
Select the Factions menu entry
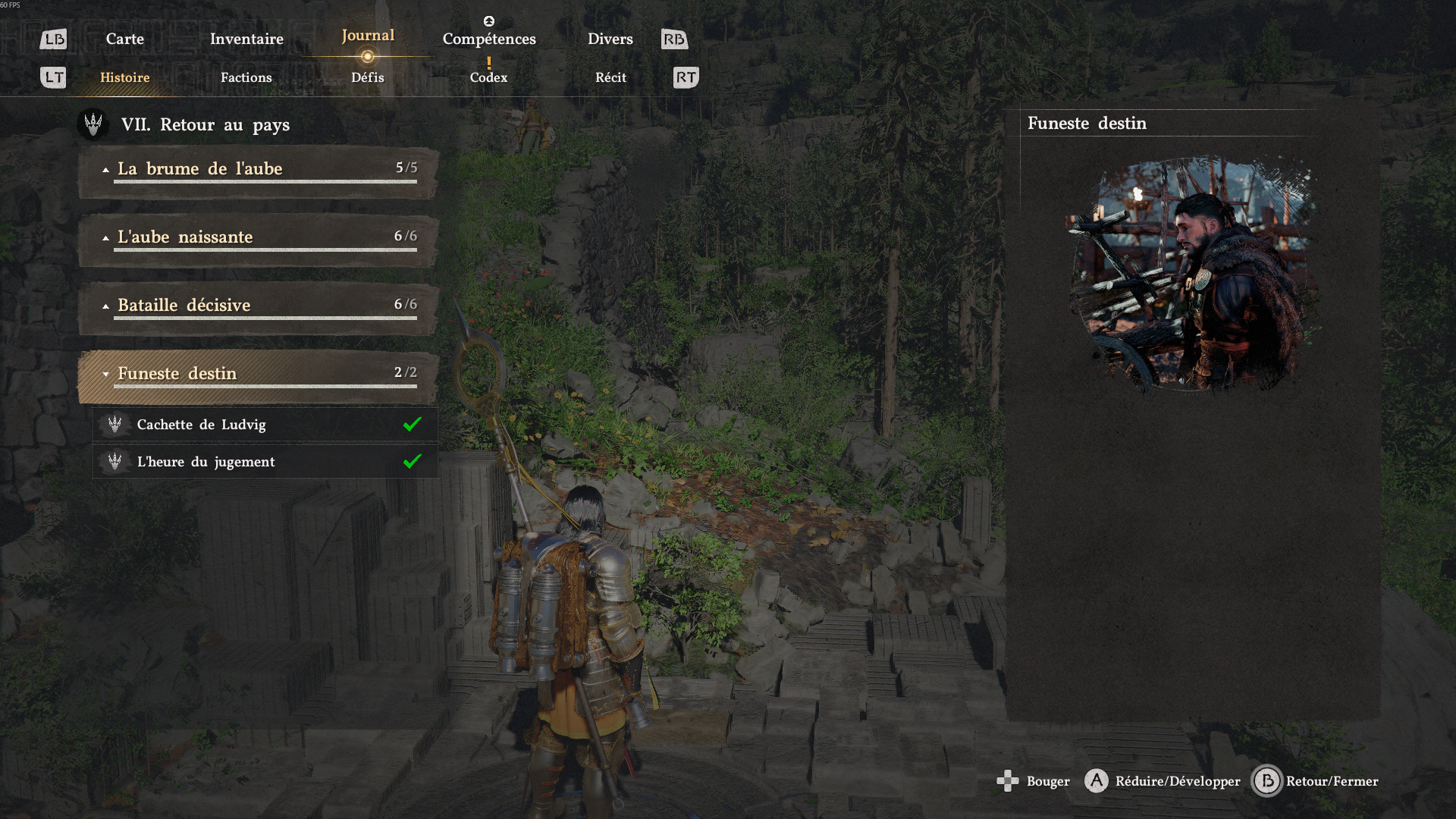(246, 77)
